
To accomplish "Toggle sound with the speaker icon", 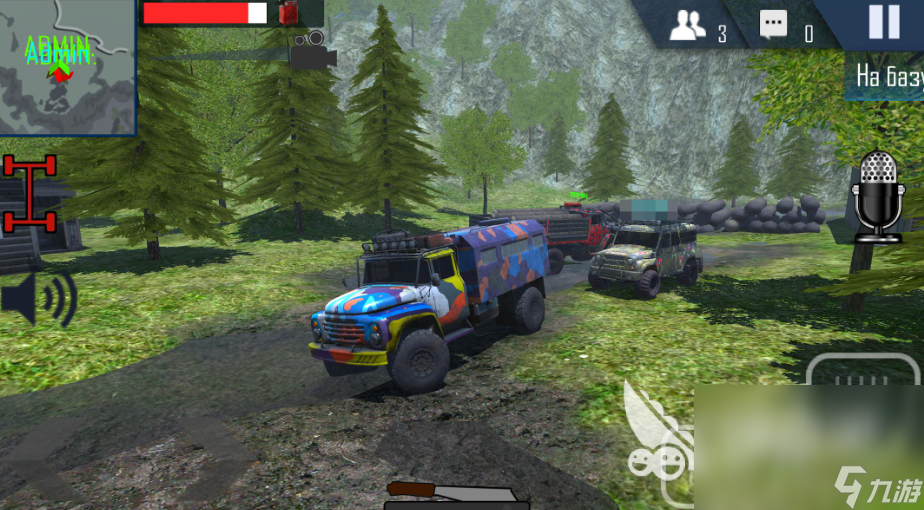I will (38, 298).
